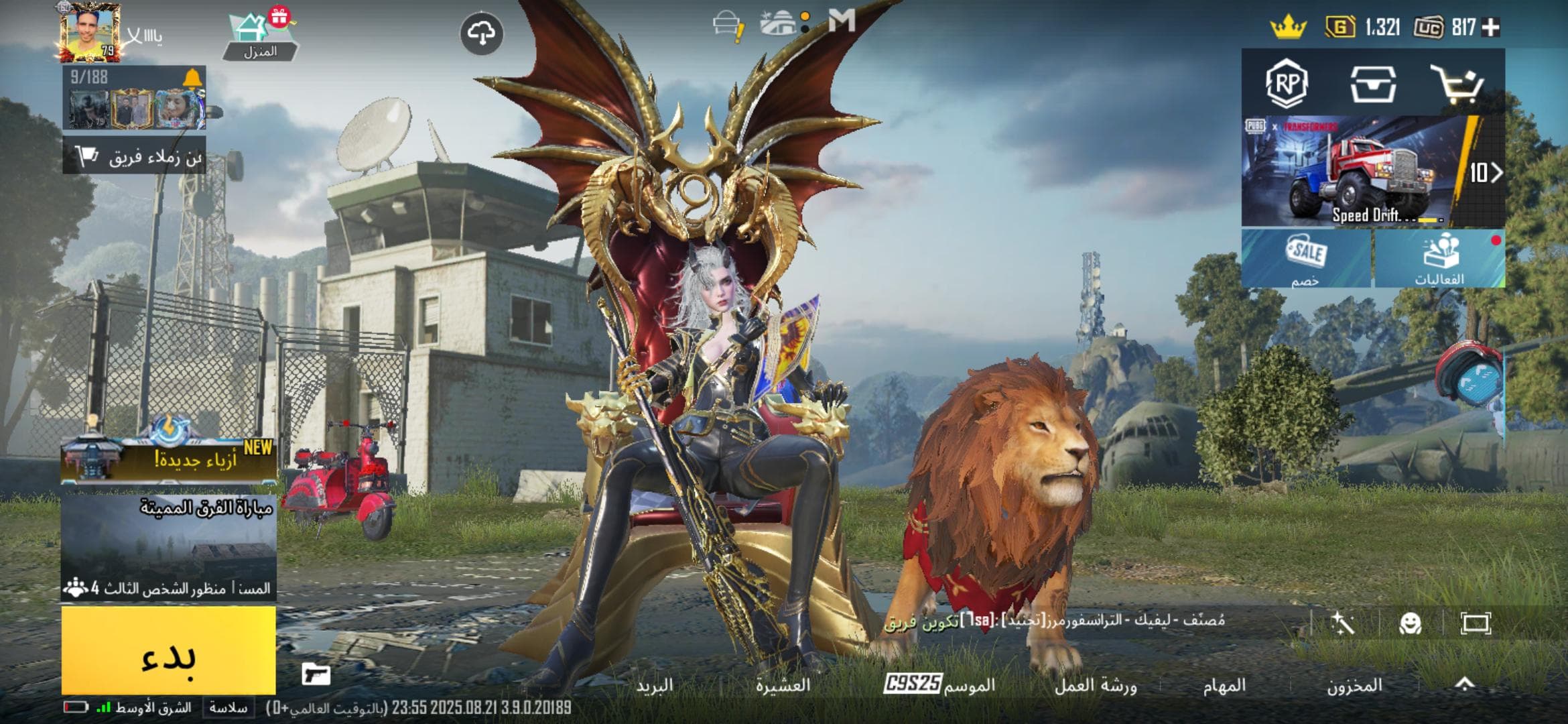Add UC with the plus button
The height and width of the screenshot is (724, 1568).
point(1491,27)
